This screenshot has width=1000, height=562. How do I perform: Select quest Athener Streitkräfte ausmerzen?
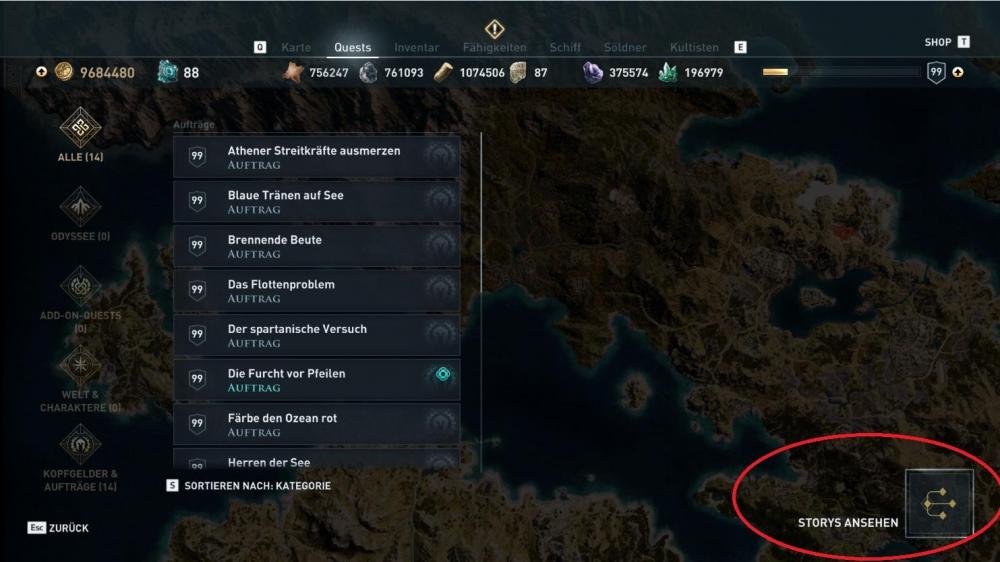tap(316, 157)
